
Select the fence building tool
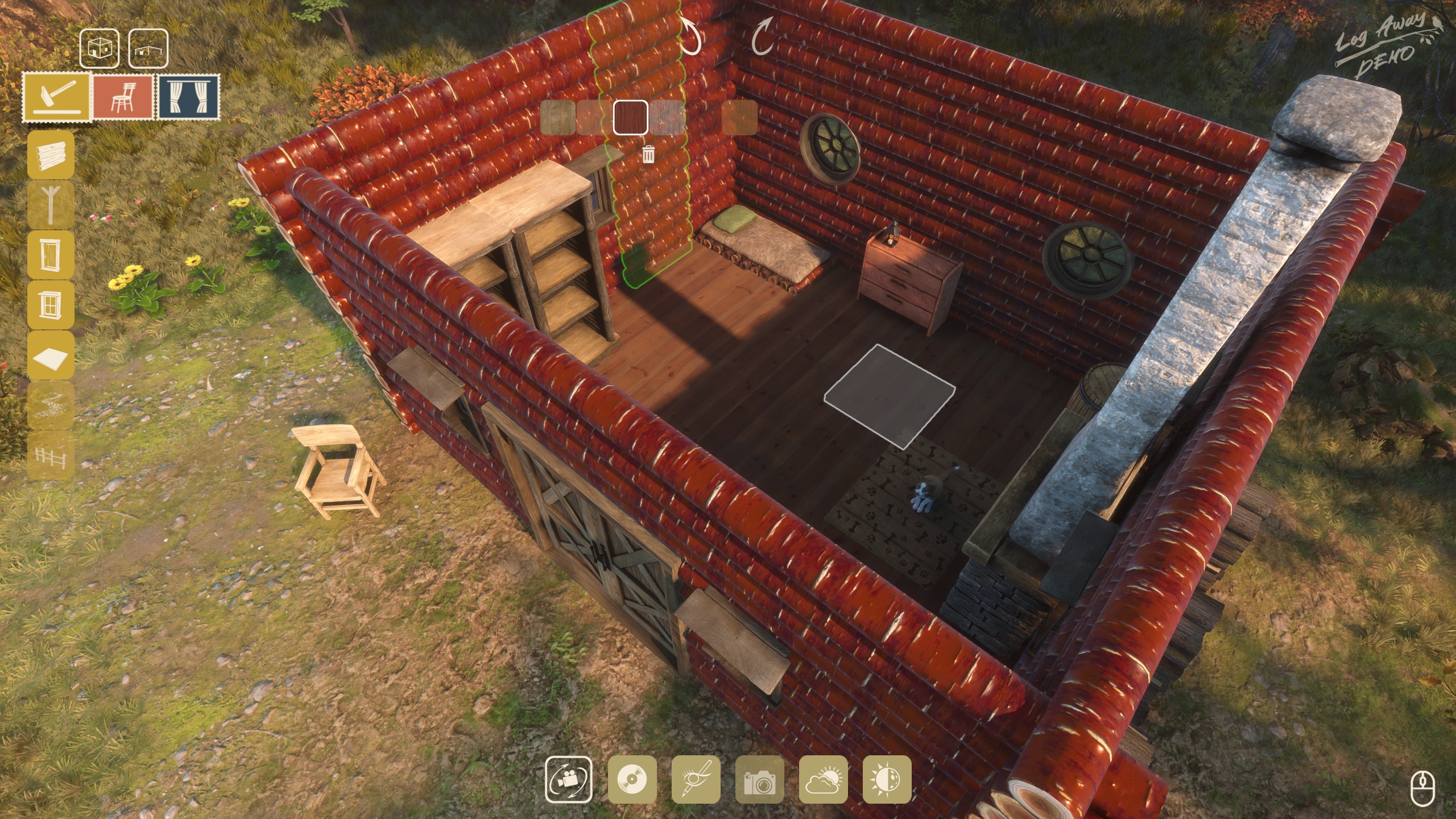click(51, 455)
